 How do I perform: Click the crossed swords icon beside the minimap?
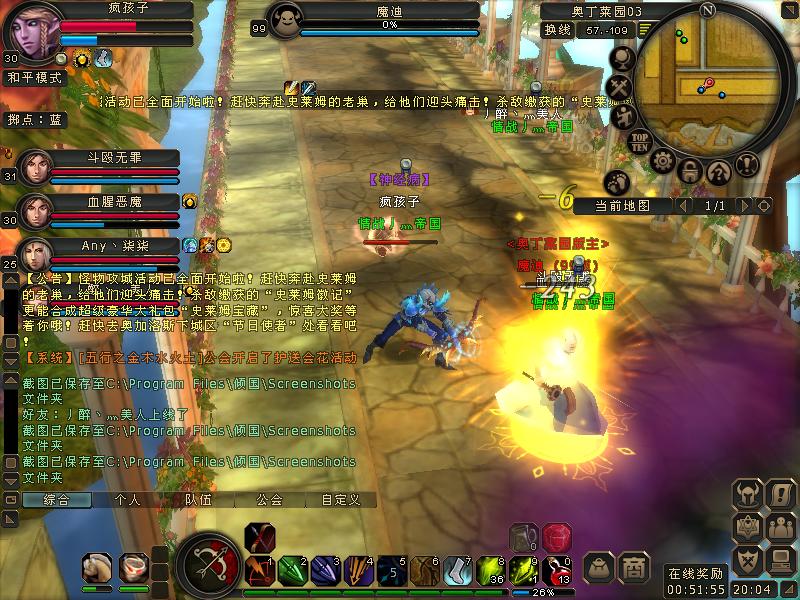(622, 88)
